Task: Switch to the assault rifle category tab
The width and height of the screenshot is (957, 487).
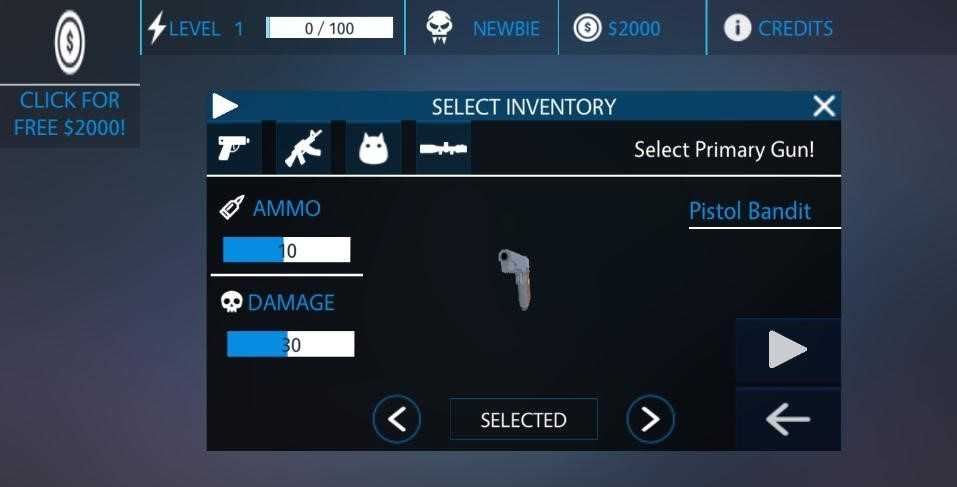Action: click(x=303, y=149)
